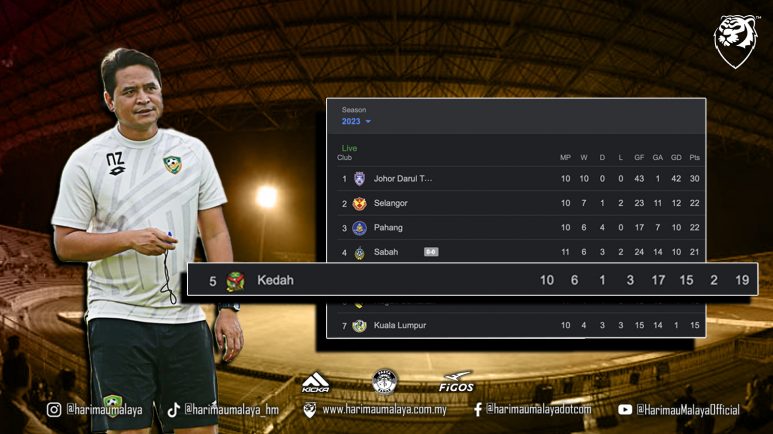The width and height of the screenshot is (773, 434).
Task: Open the Pahang club row
Action: pyautogui.click(x=388, y=228)
